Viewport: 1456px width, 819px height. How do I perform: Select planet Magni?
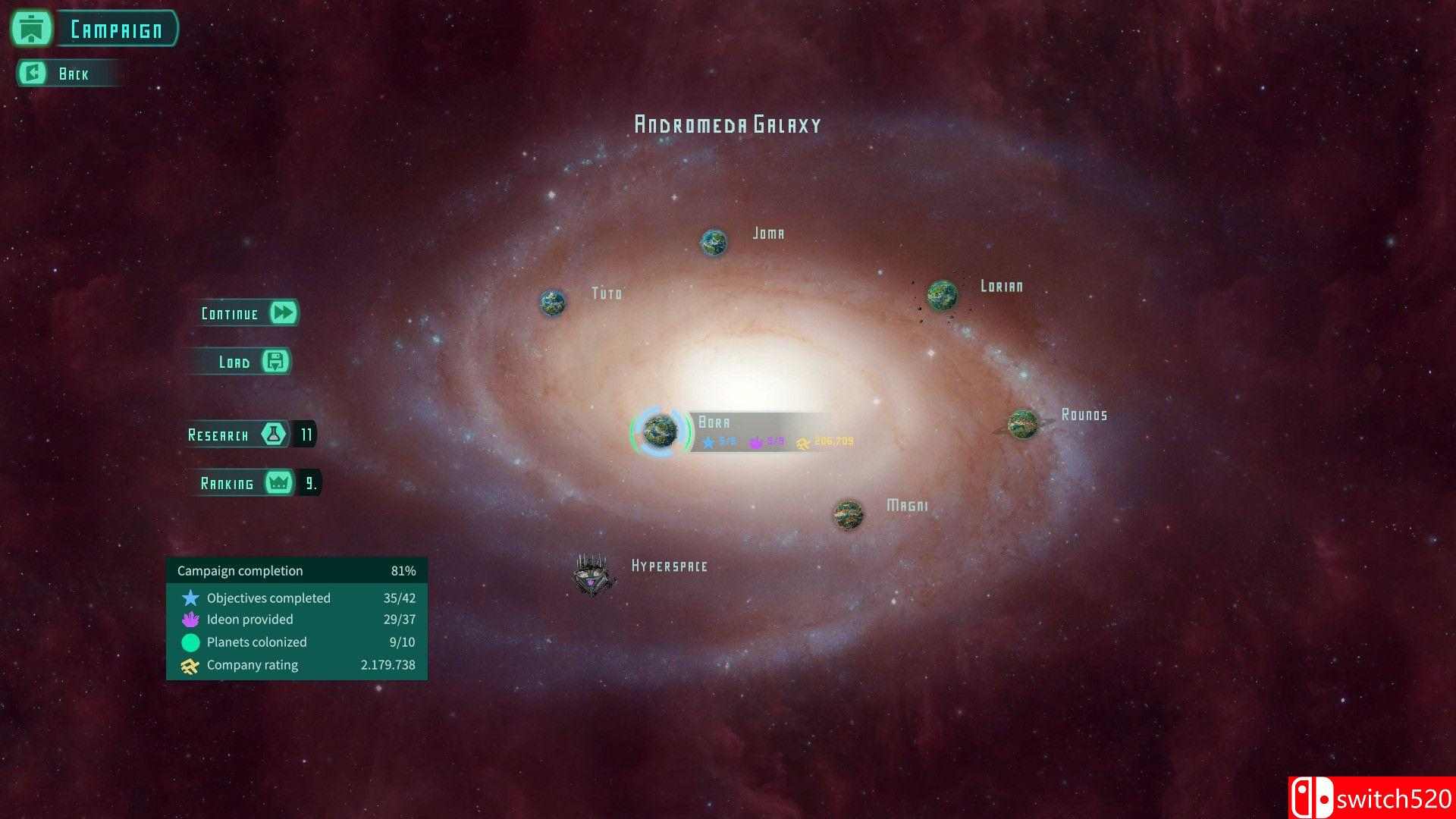(848, 514)
